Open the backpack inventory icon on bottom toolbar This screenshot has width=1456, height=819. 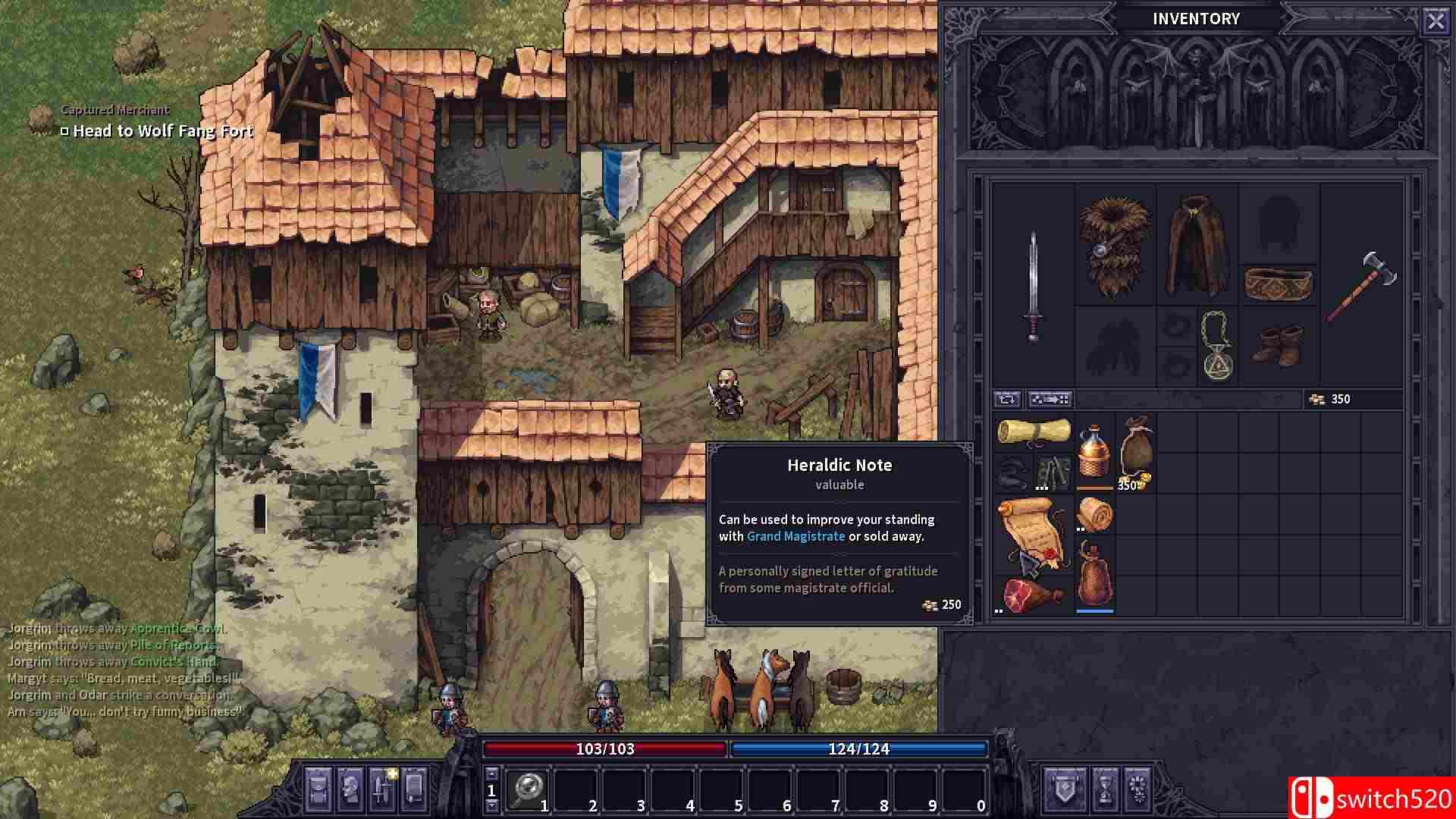pos(318,791)
